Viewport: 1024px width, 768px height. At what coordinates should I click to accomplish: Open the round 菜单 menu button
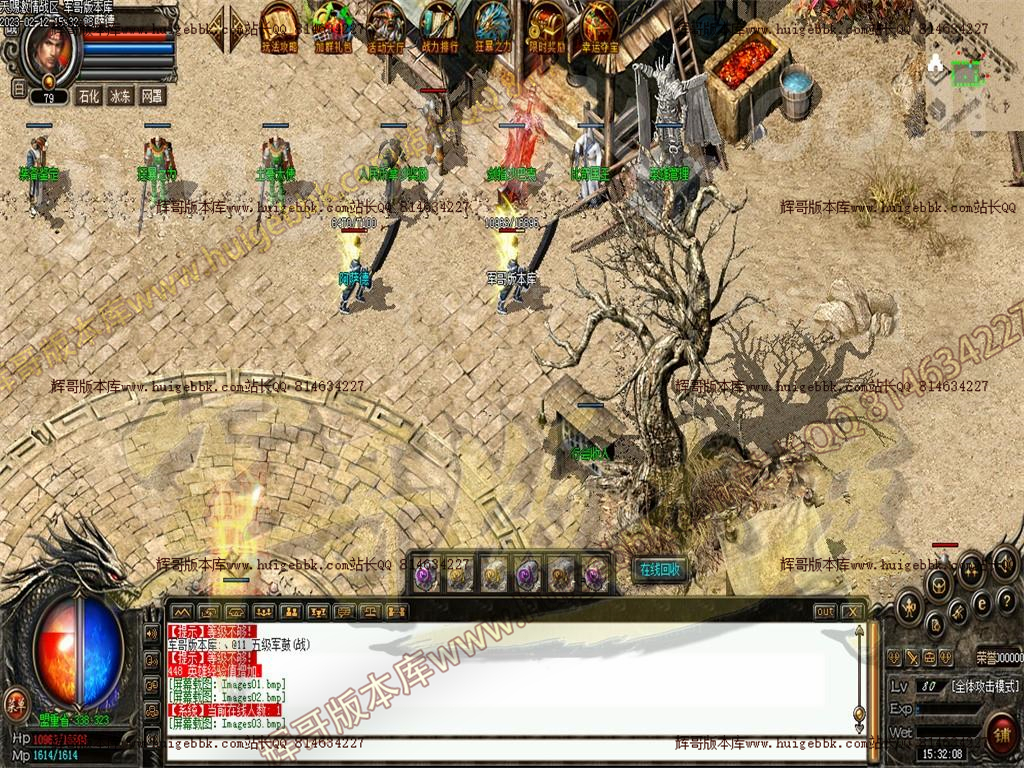coord(17,702)
